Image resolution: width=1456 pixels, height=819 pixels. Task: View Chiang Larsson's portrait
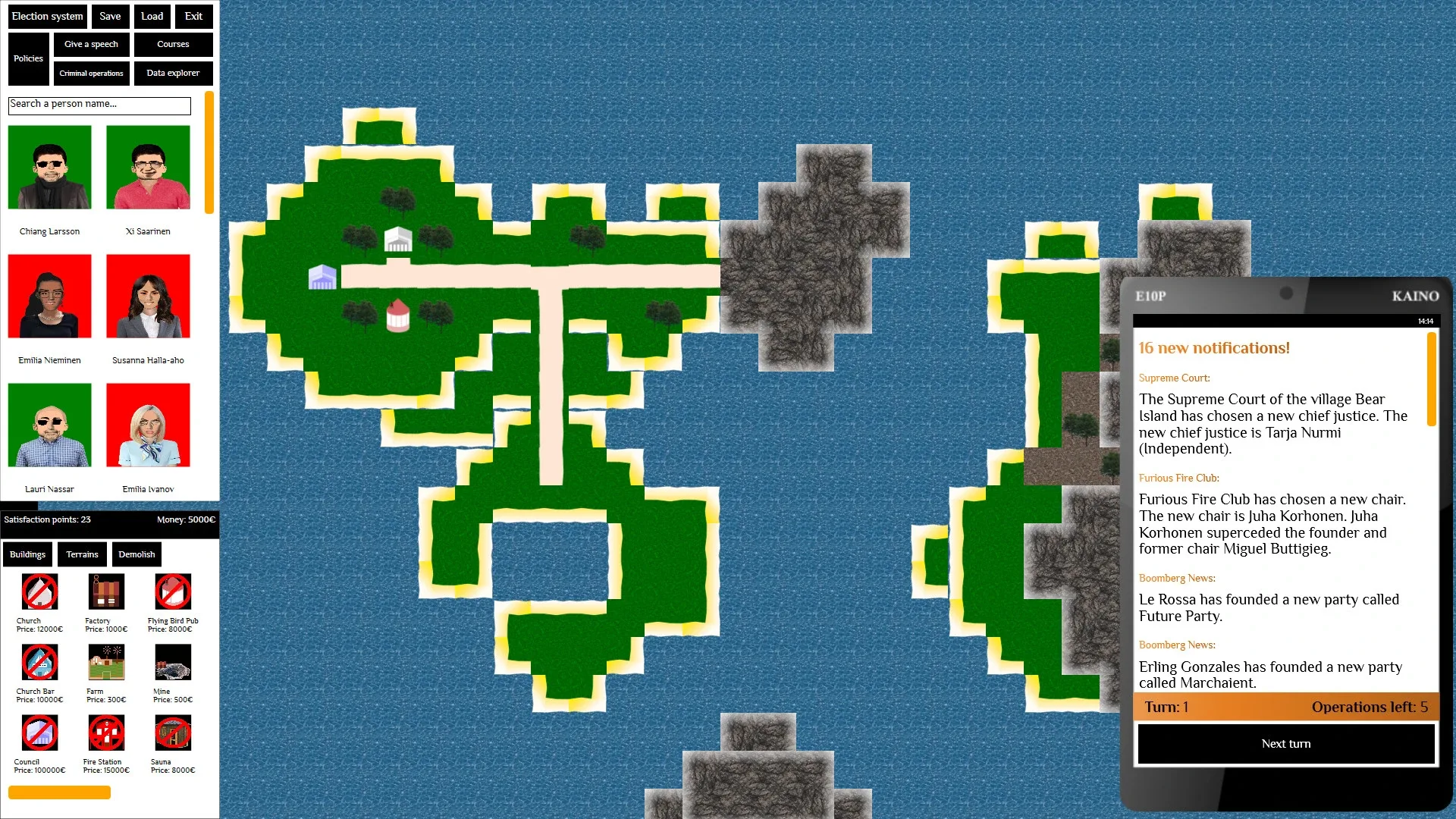(49, 167)
